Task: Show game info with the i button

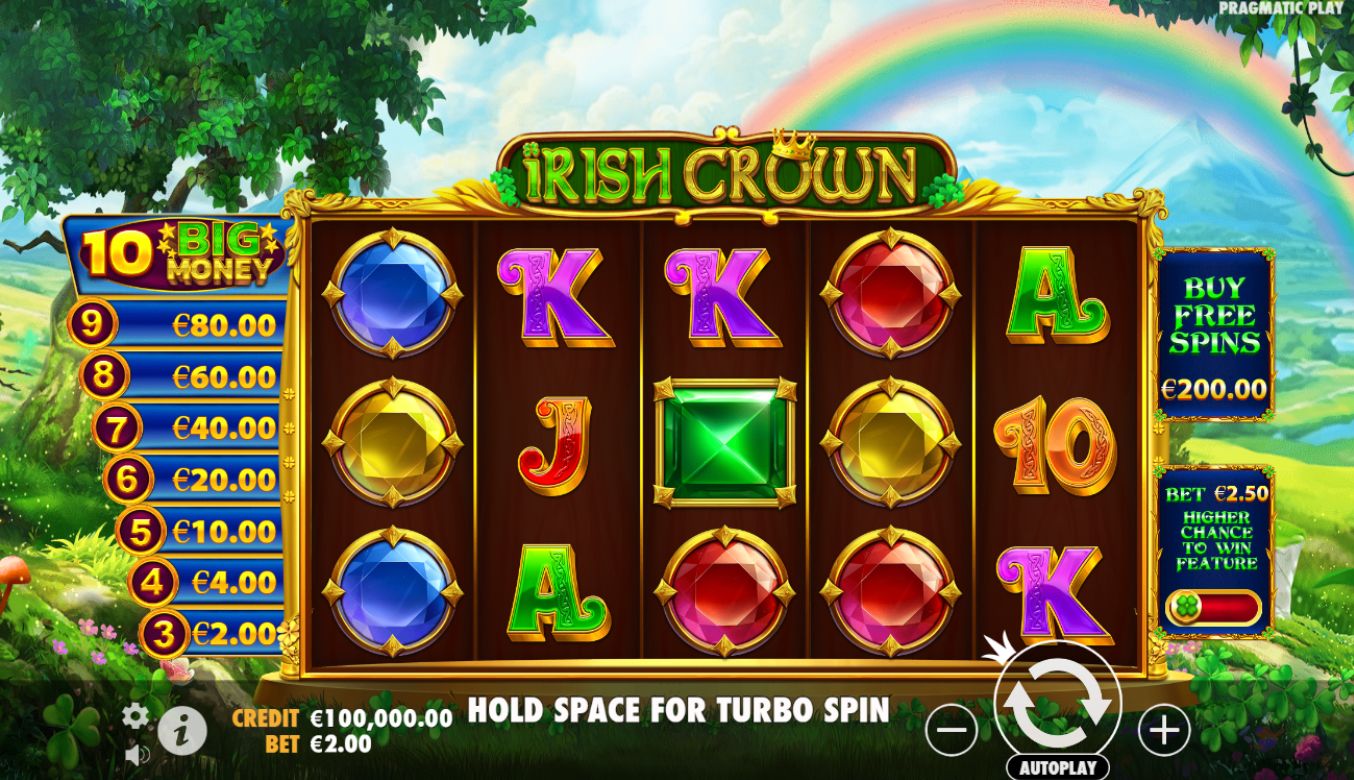Action: click(x=182, y=732)
